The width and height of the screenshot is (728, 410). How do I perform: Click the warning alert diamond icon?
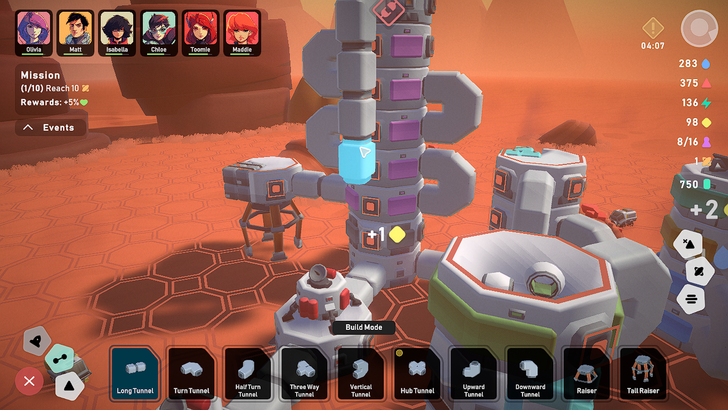click(x=653, y=27)
